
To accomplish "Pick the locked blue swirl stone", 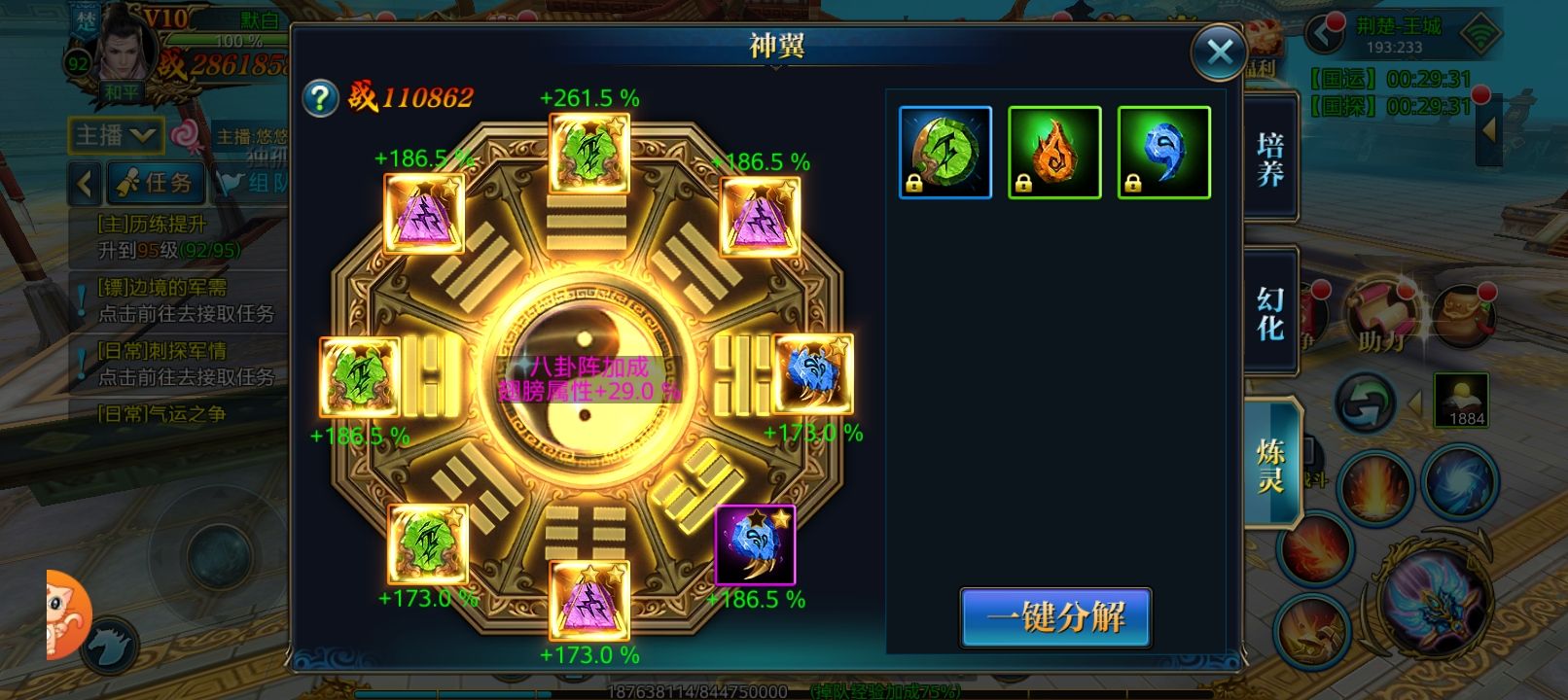I will [x=1164, y=153].
